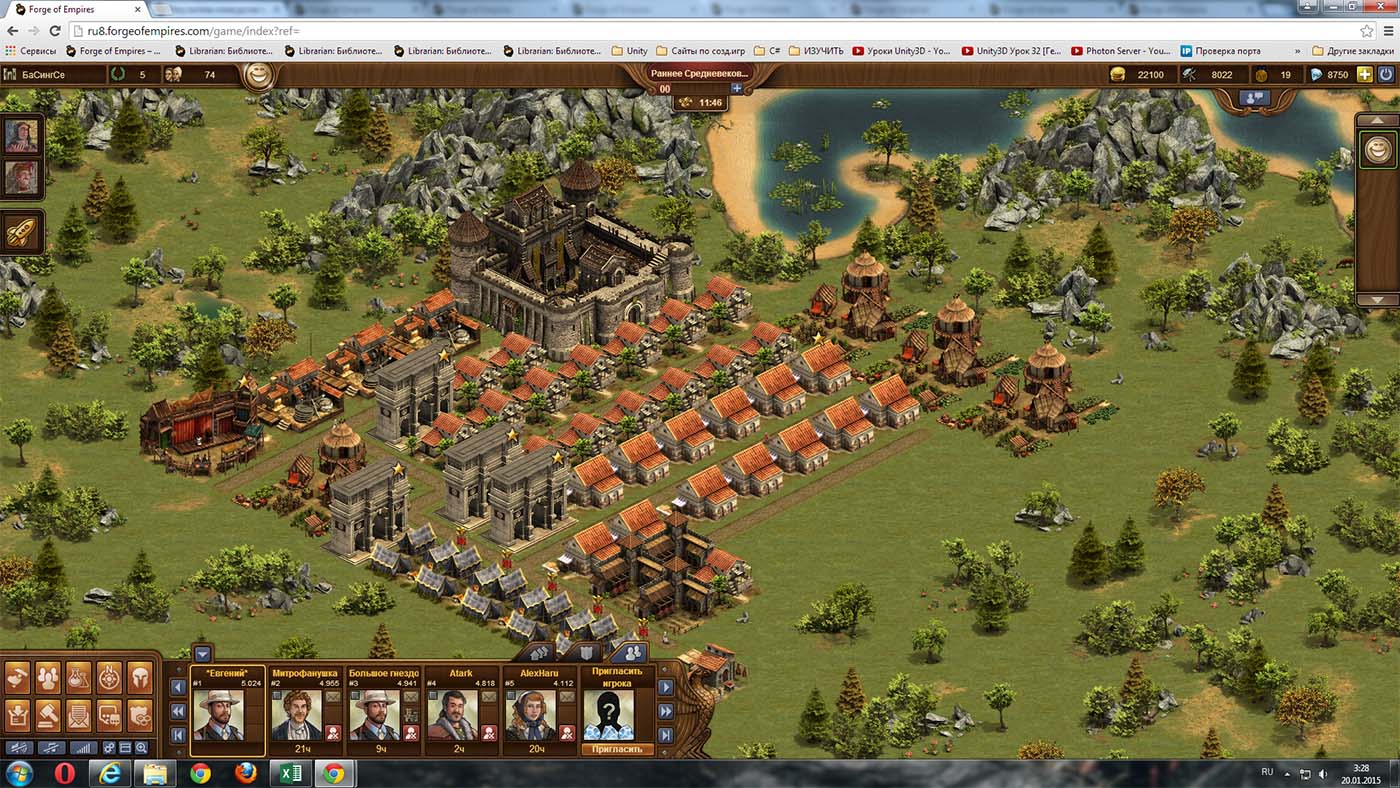Viewport: 1400px width, 788px height.
Task: Click the Пригласить invite button
Action: pos(616,749)
